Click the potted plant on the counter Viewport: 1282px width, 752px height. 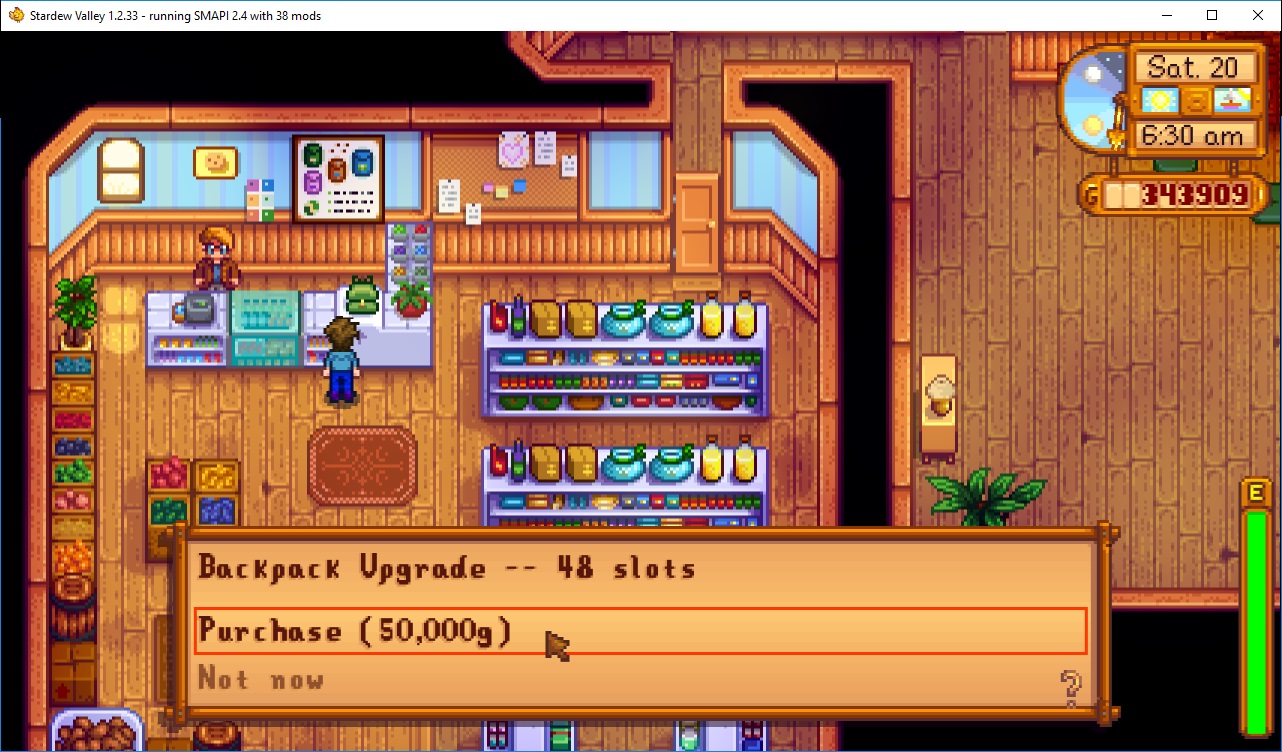[x=413, y=300]
